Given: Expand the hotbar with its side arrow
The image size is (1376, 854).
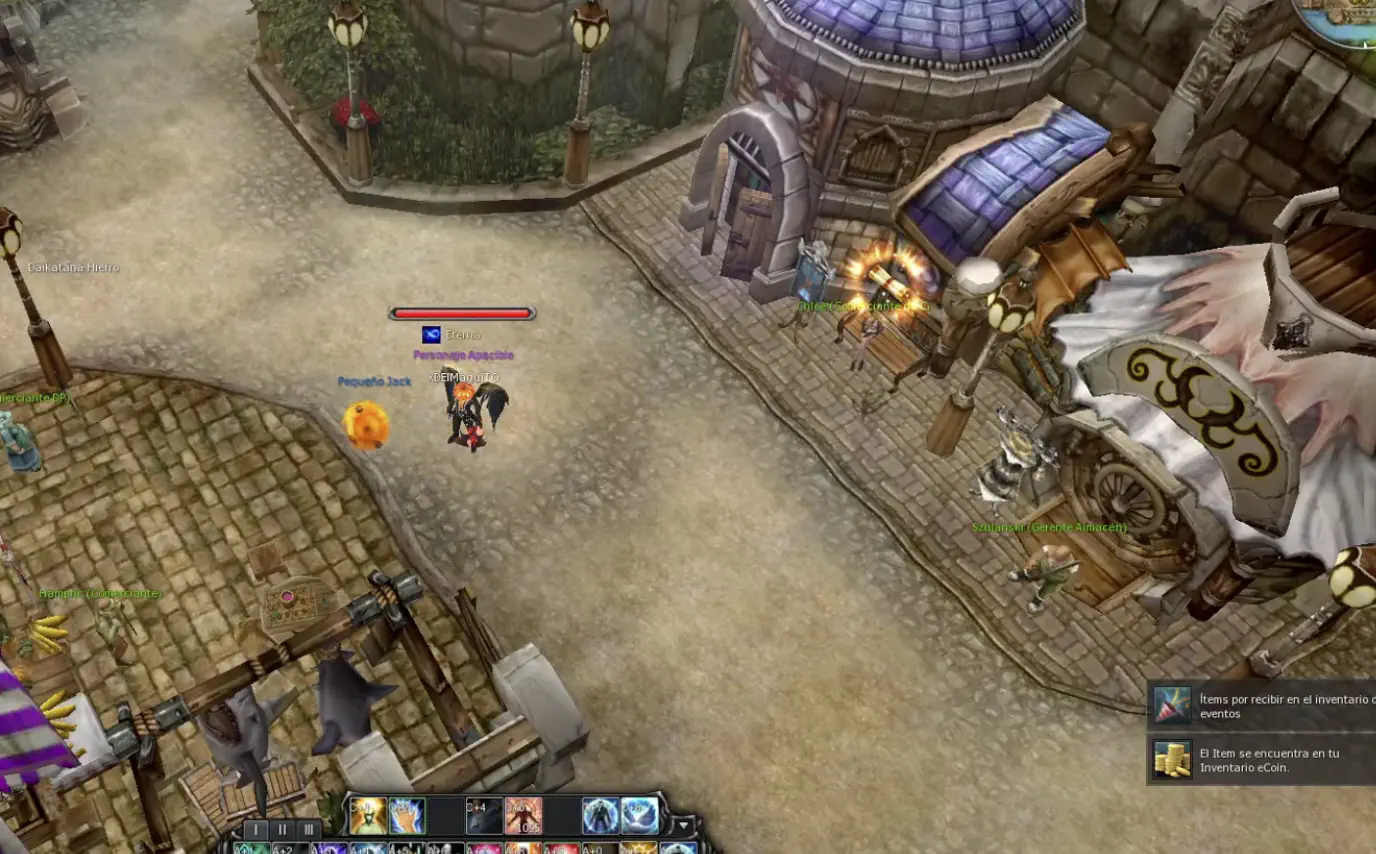Looking at the screenshot, I should [x=684, y=824].
